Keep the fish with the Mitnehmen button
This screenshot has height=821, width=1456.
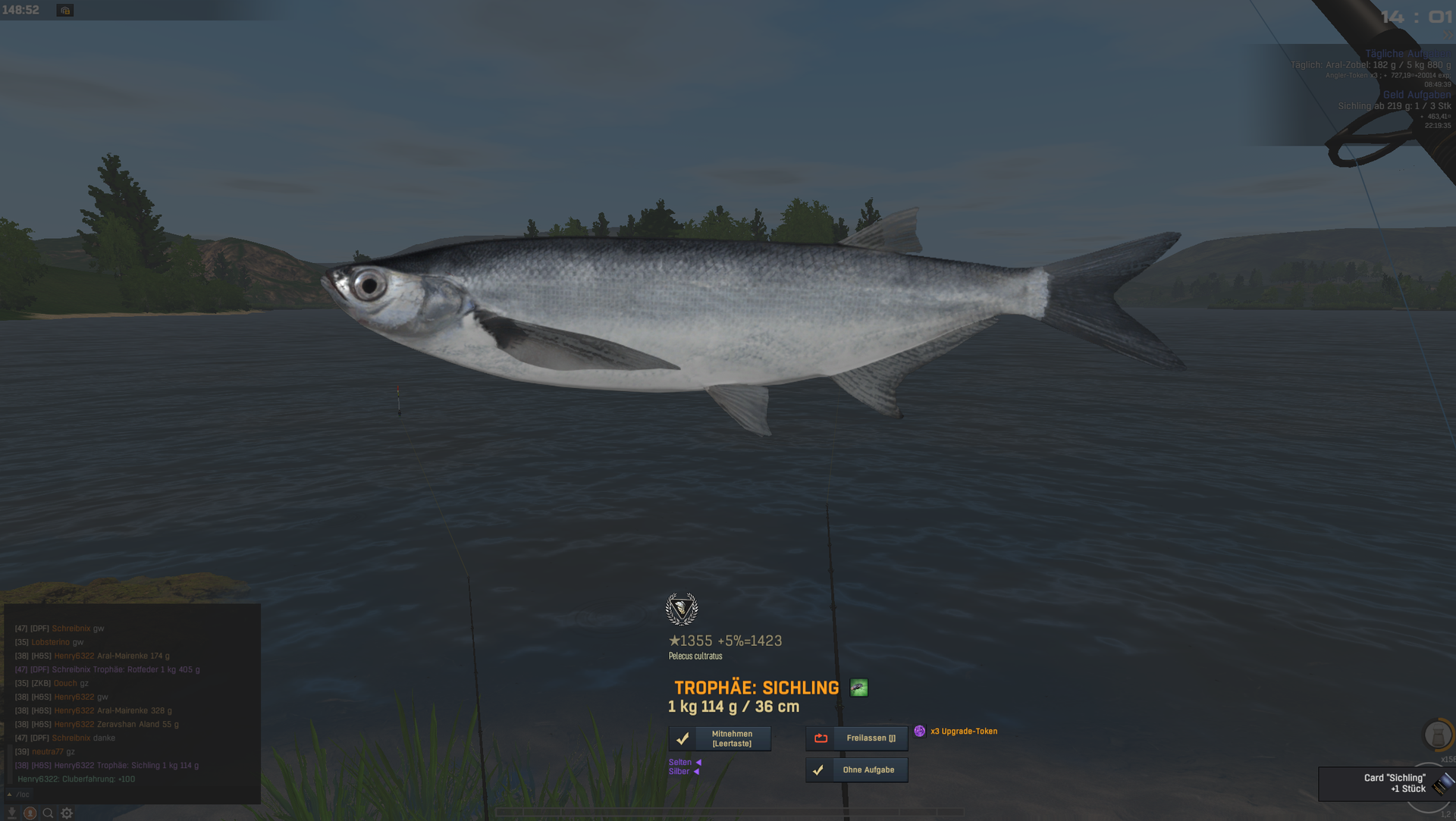(720, 738)
